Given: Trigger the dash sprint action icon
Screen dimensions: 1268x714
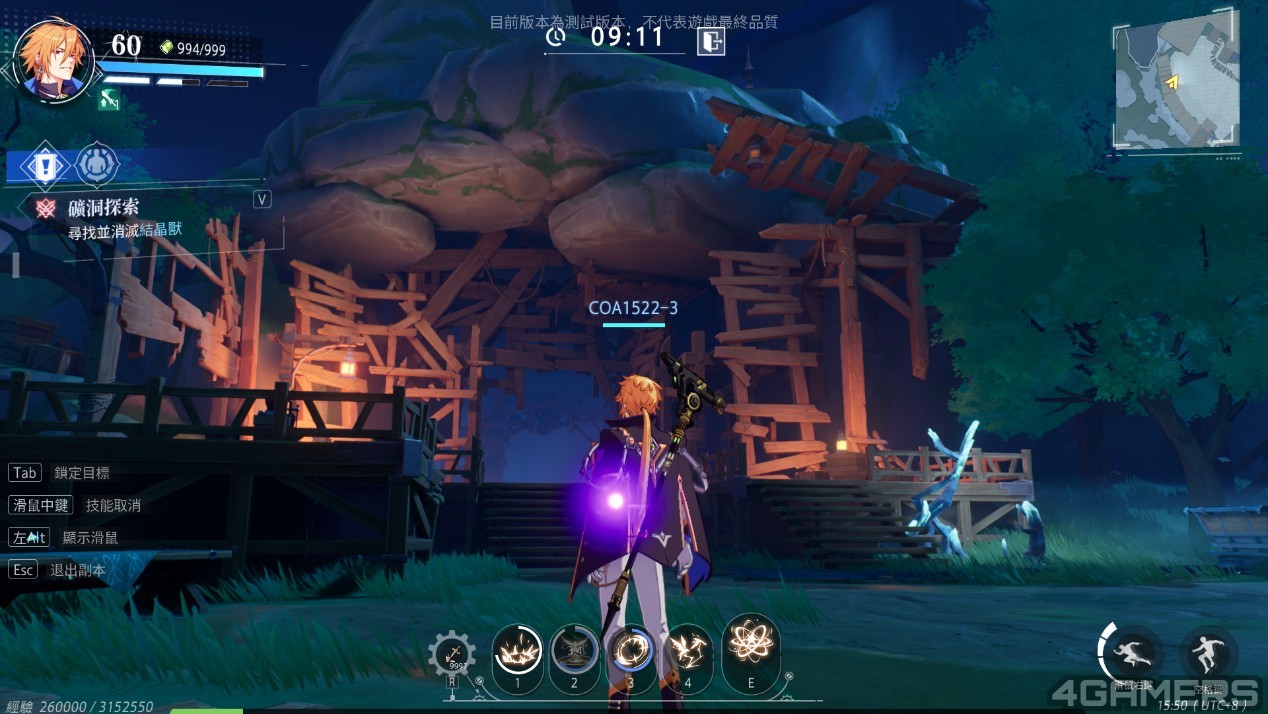Looking at the screenshot, I should pyautogui.click(x=1134, y=653).
